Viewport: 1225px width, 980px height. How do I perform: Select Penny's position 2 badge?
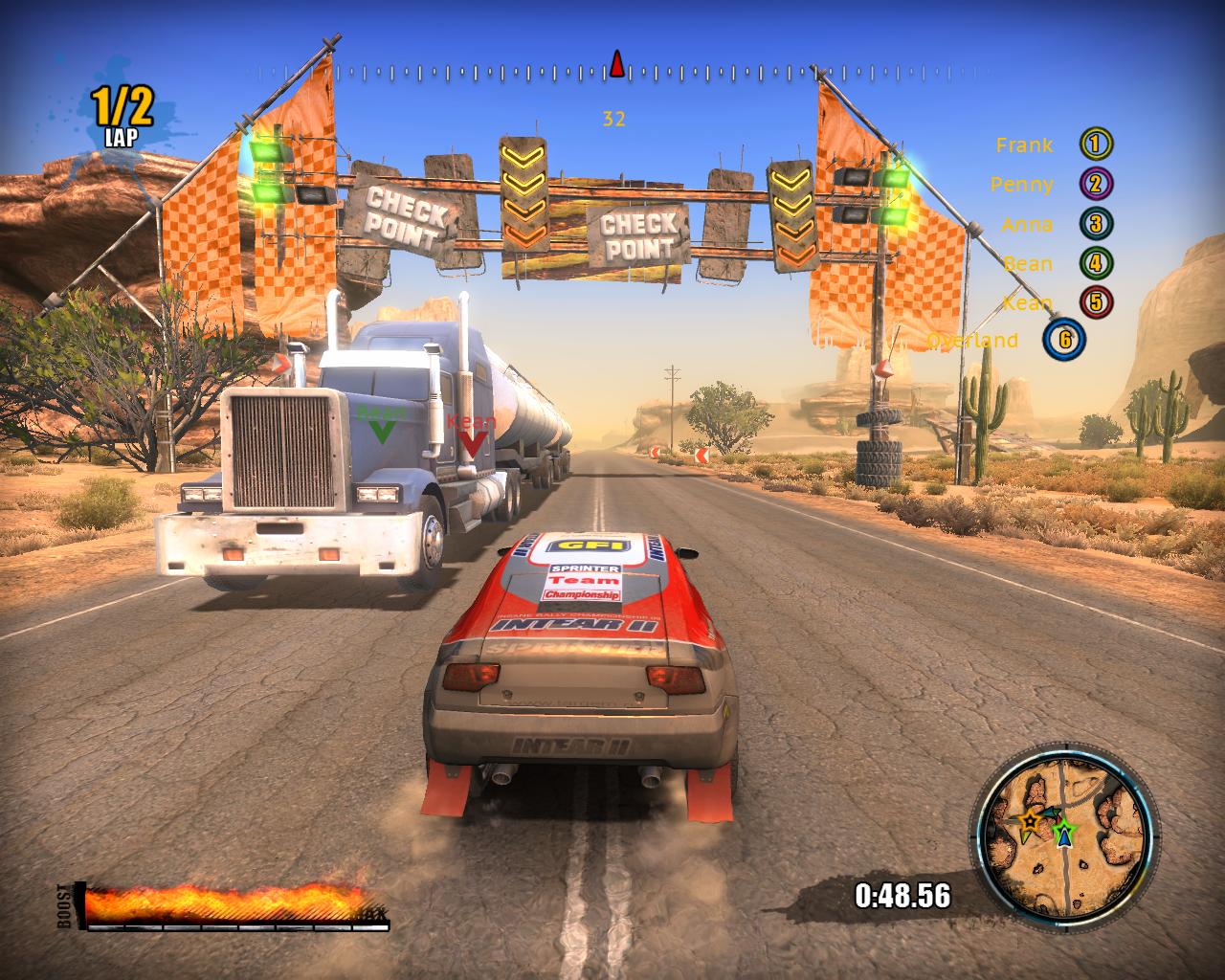point(1096,185)
